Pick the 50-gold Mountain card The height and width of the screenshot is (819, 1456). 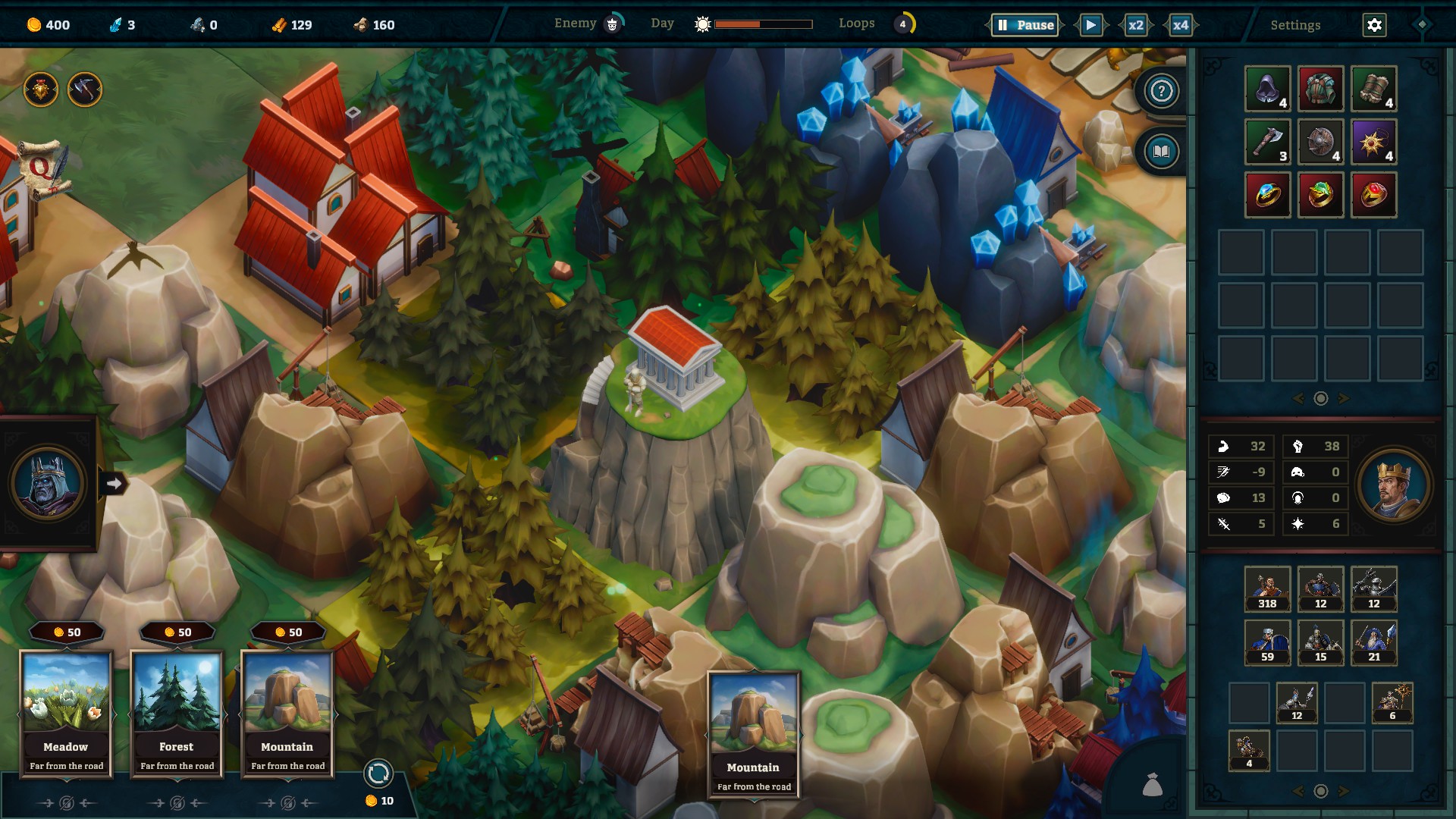287,713
